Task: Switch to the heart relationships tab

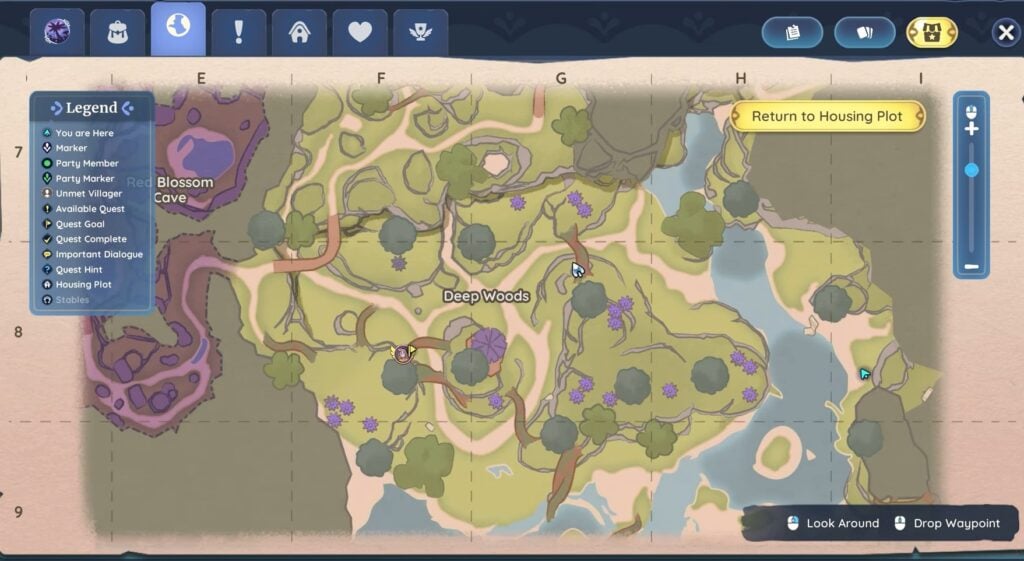Action: pyautogui.click(x=360, y=33)
